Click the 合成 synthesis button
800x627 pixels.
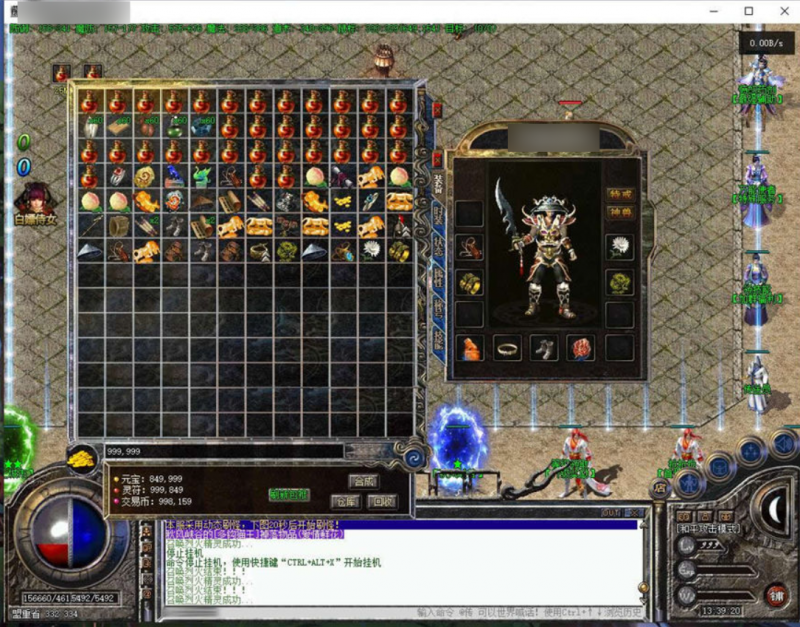[365, 480]
